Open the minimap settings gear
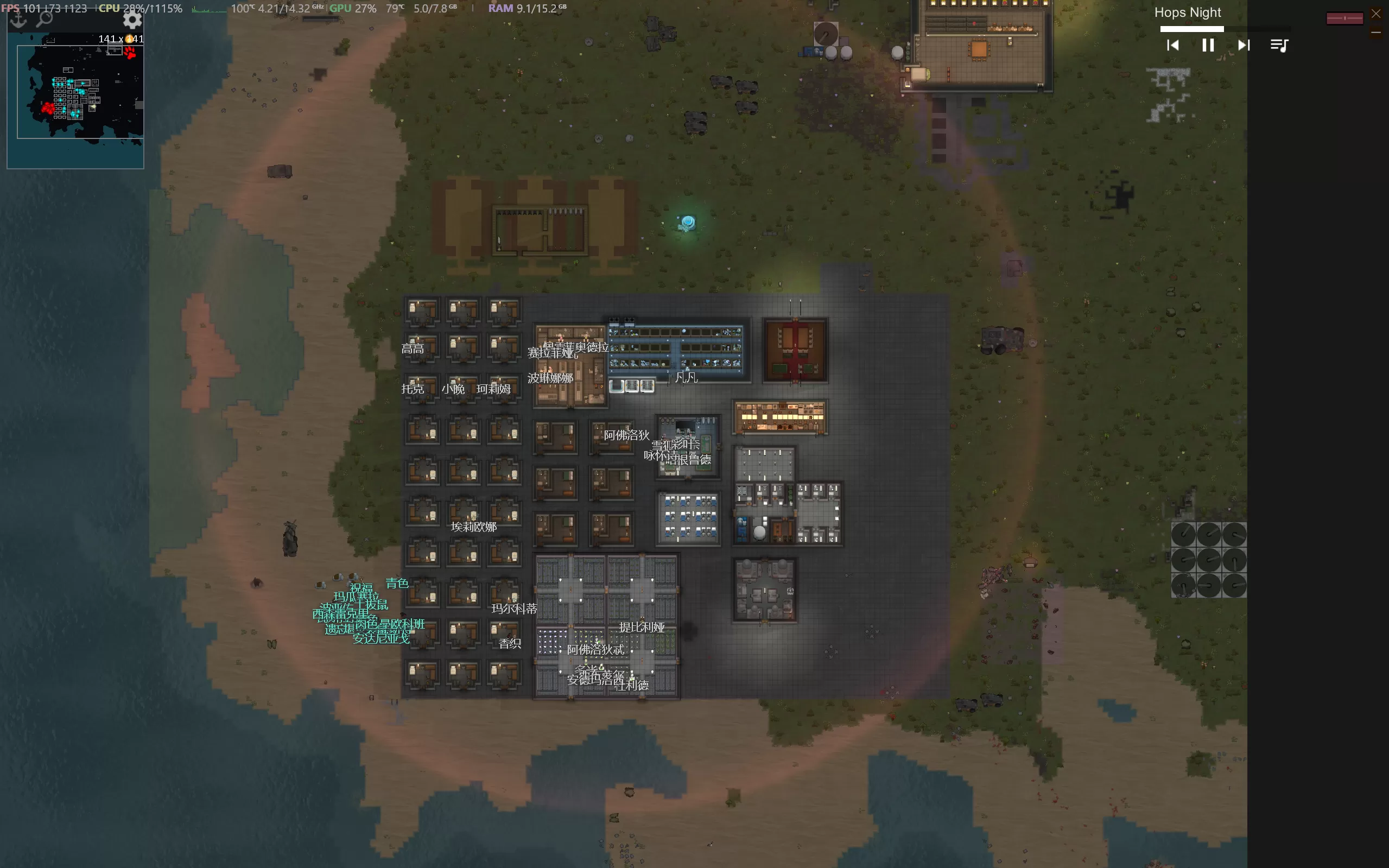The height and width of the screenshot is (868, 1389). (x=132, y=20)
